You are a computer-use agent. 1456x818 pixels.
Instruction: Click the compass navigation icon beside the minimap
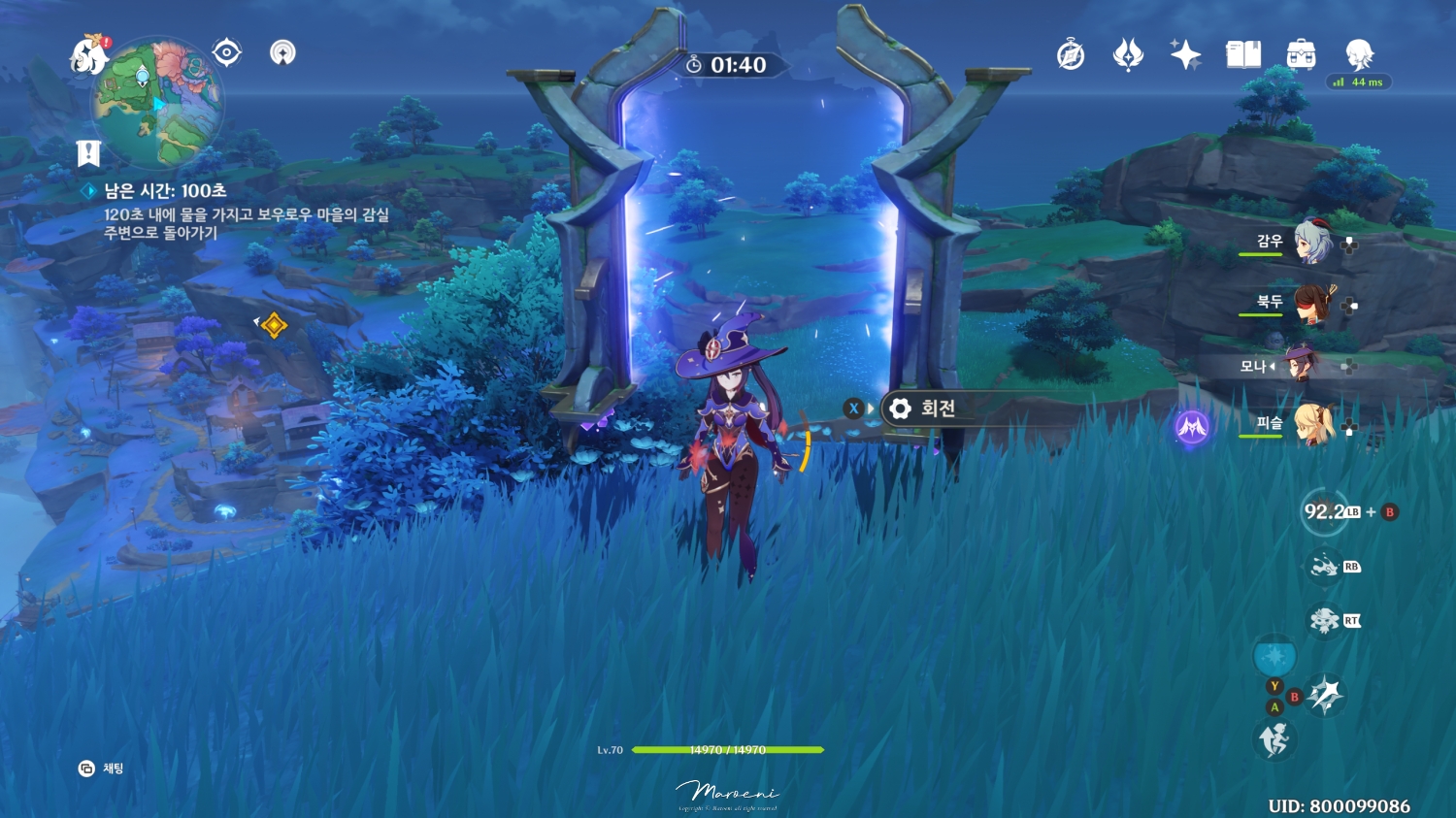226,52
